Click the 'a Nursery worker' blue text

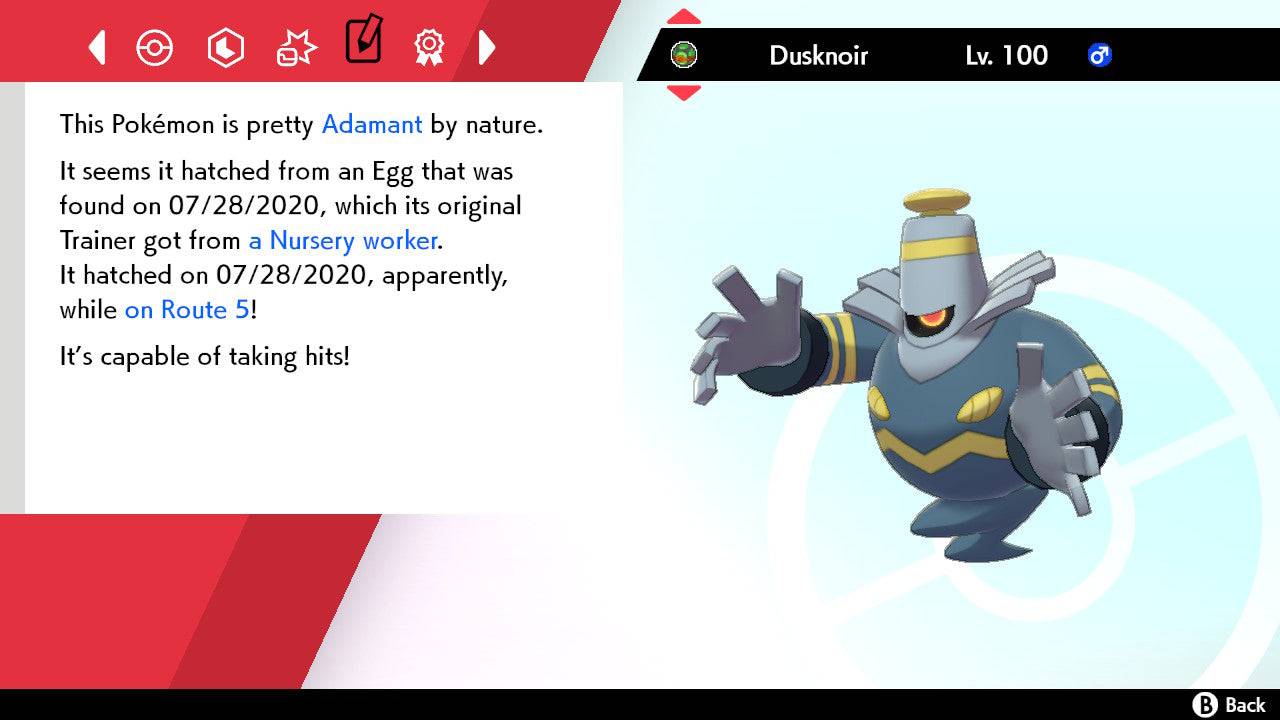[342, 241]
